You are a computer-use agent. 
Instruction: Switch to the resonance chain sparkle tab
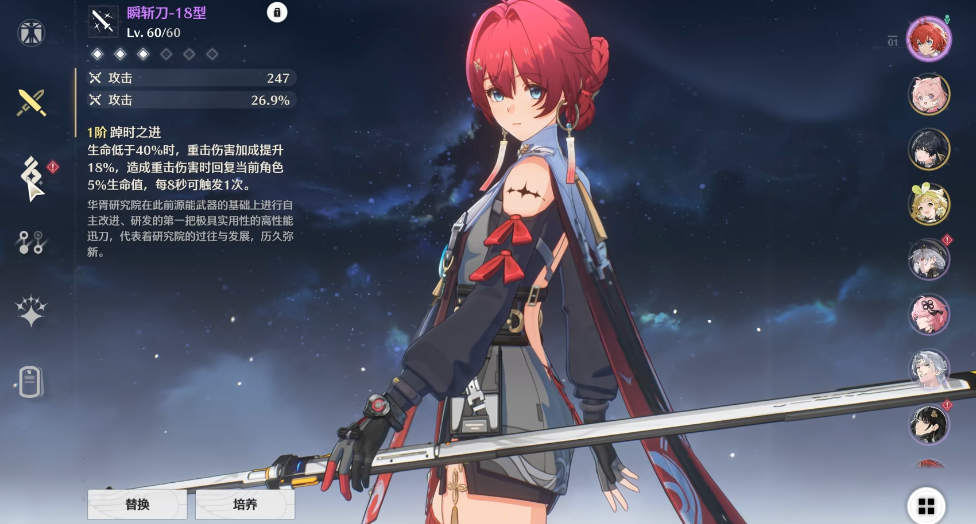pos(31,311)
